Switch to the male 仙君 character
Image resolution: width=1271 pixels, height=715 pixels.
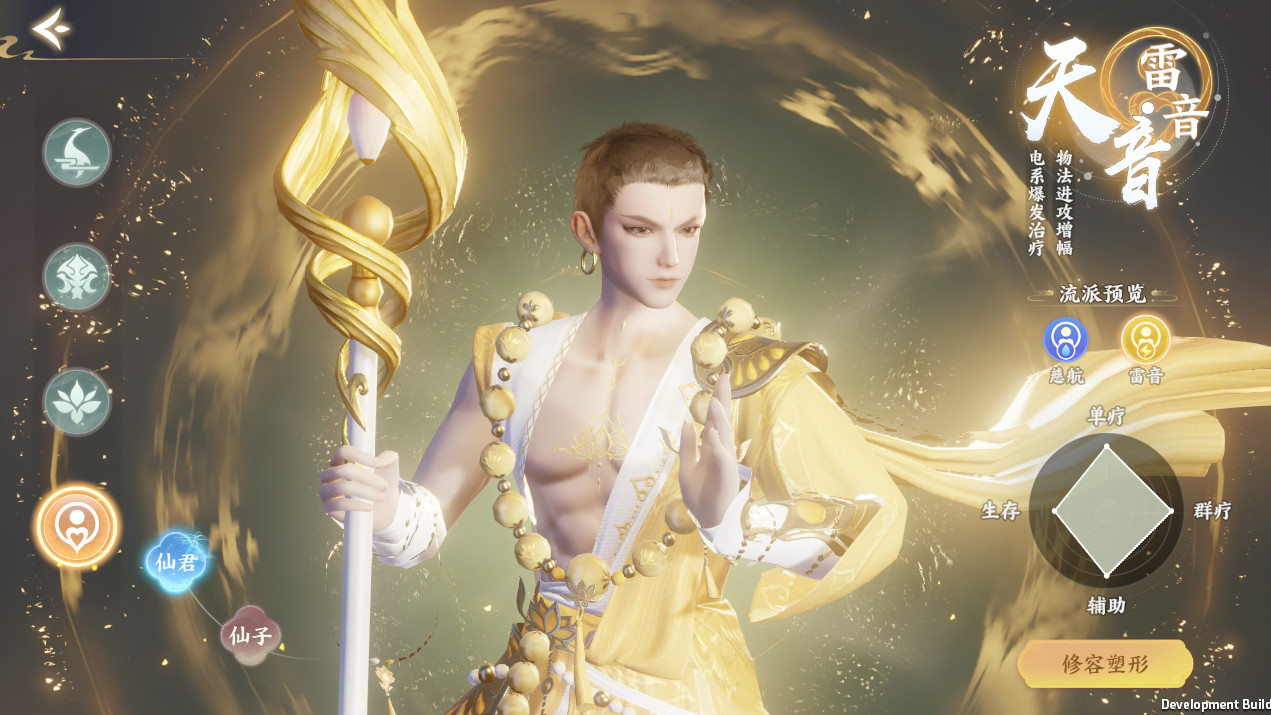tap(177, 561)
